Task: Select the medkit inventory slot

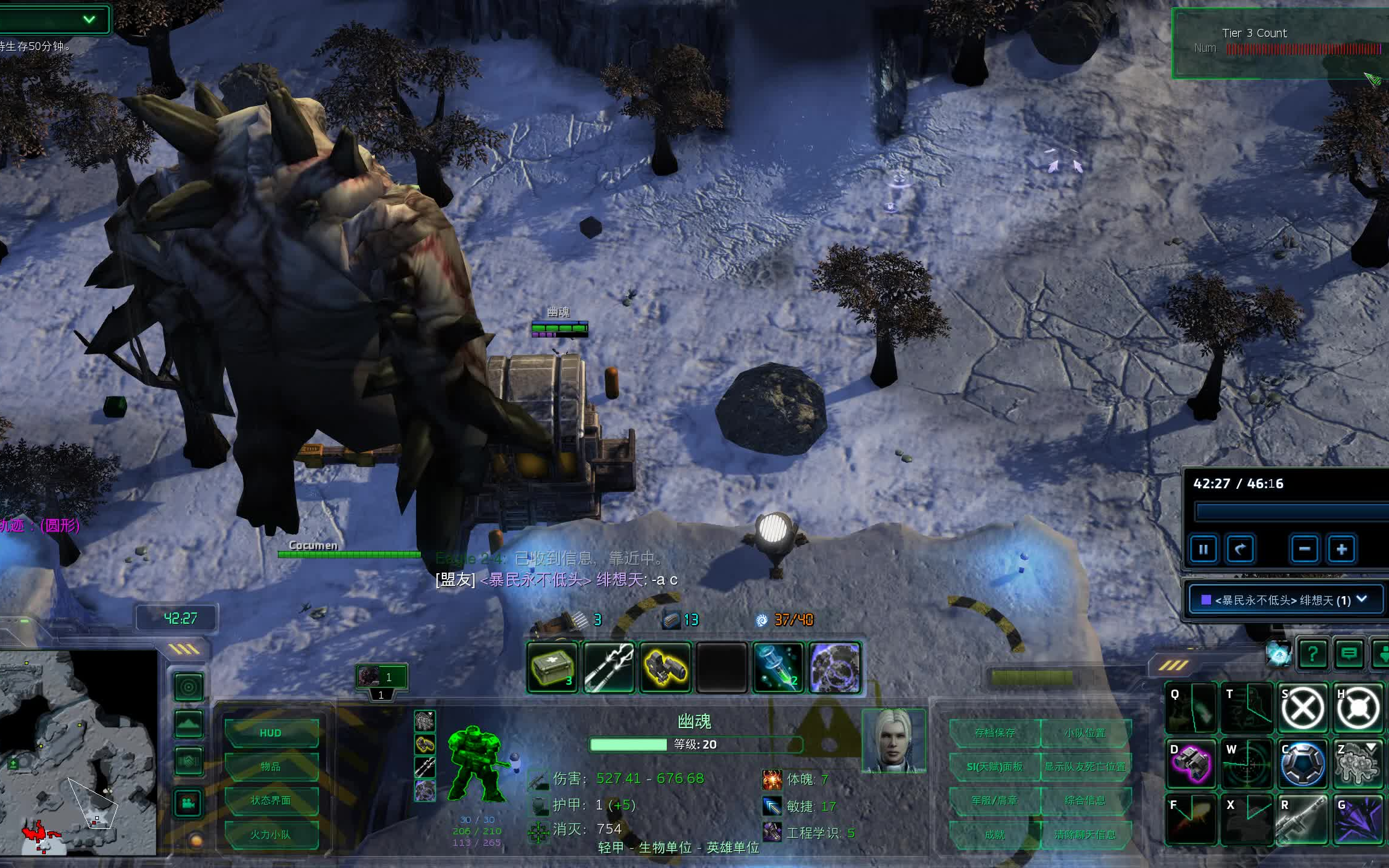Action: click(x=552, y=667)
